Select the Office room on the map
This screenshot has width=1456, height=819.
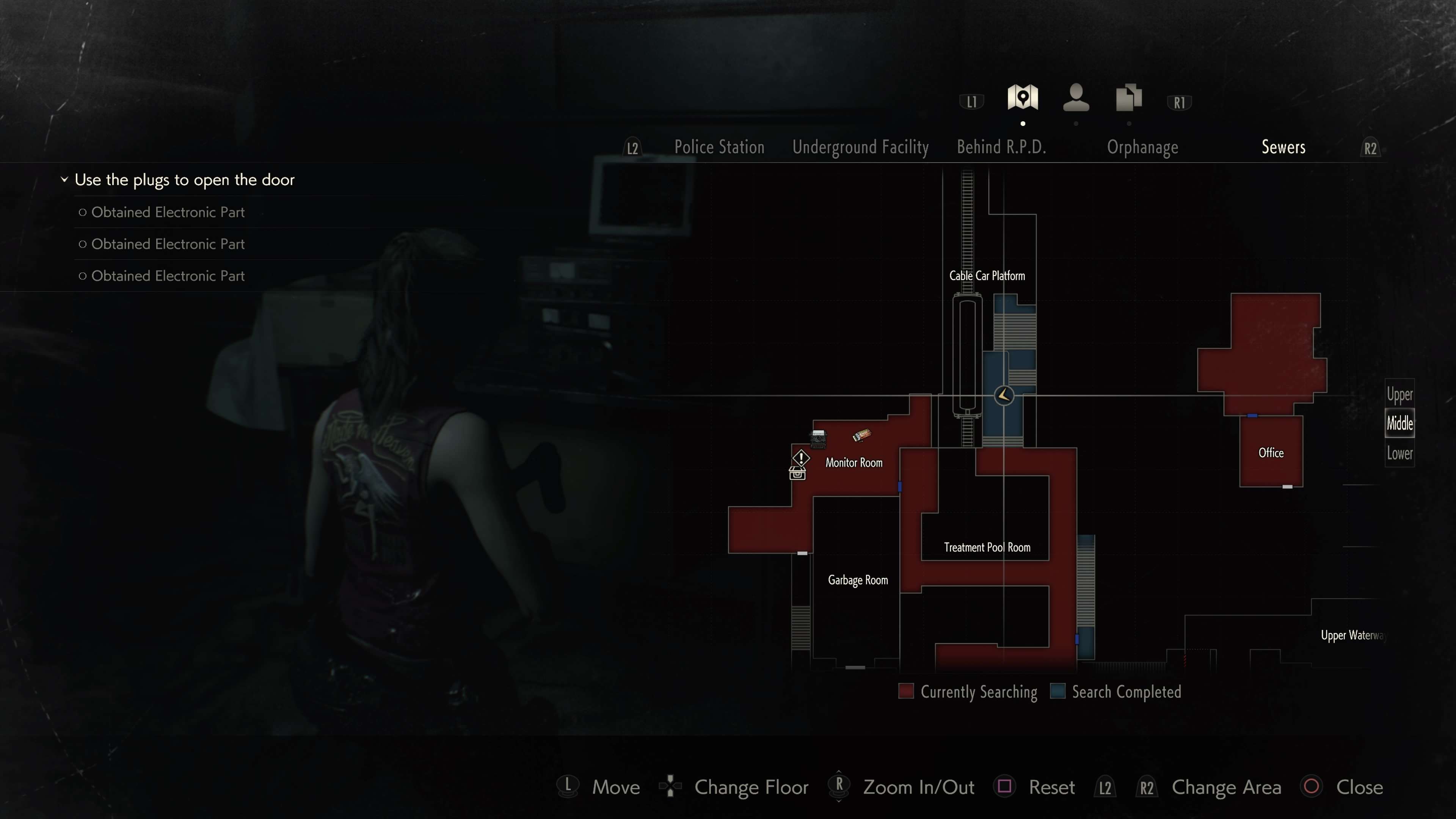[1271, 453]
